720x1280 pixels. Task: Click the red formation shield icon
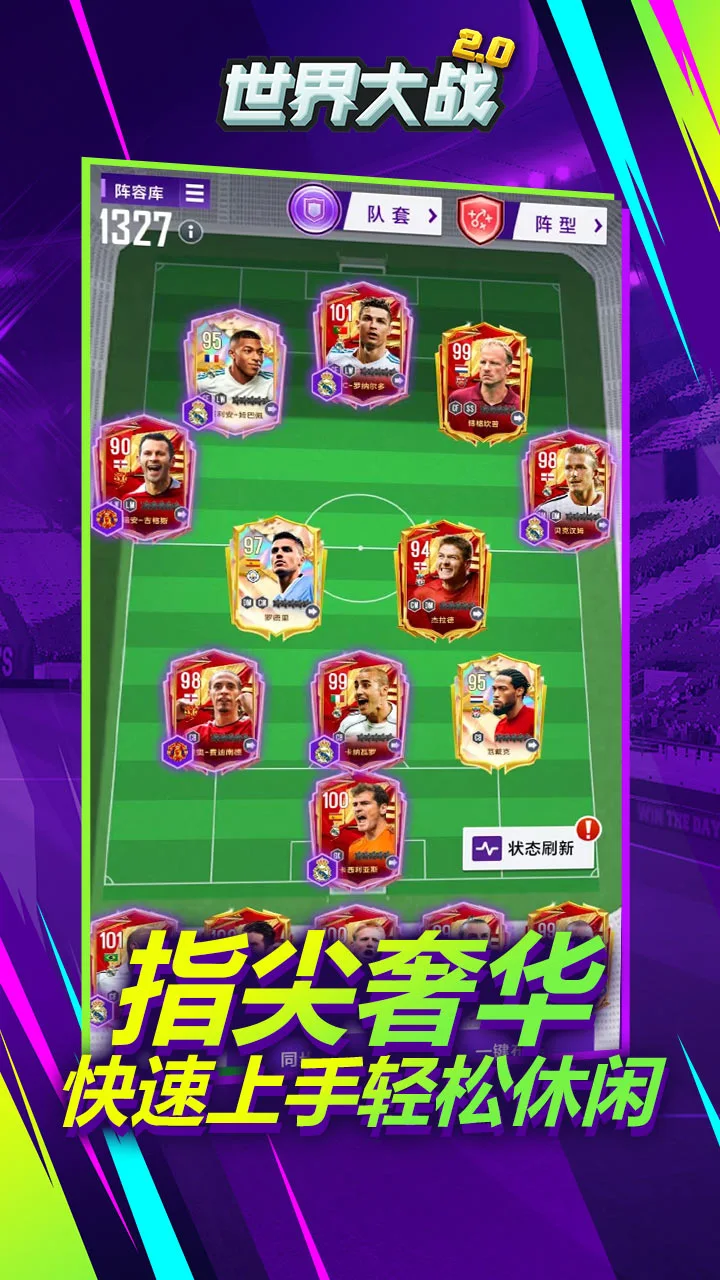click(x=481, y=220)
